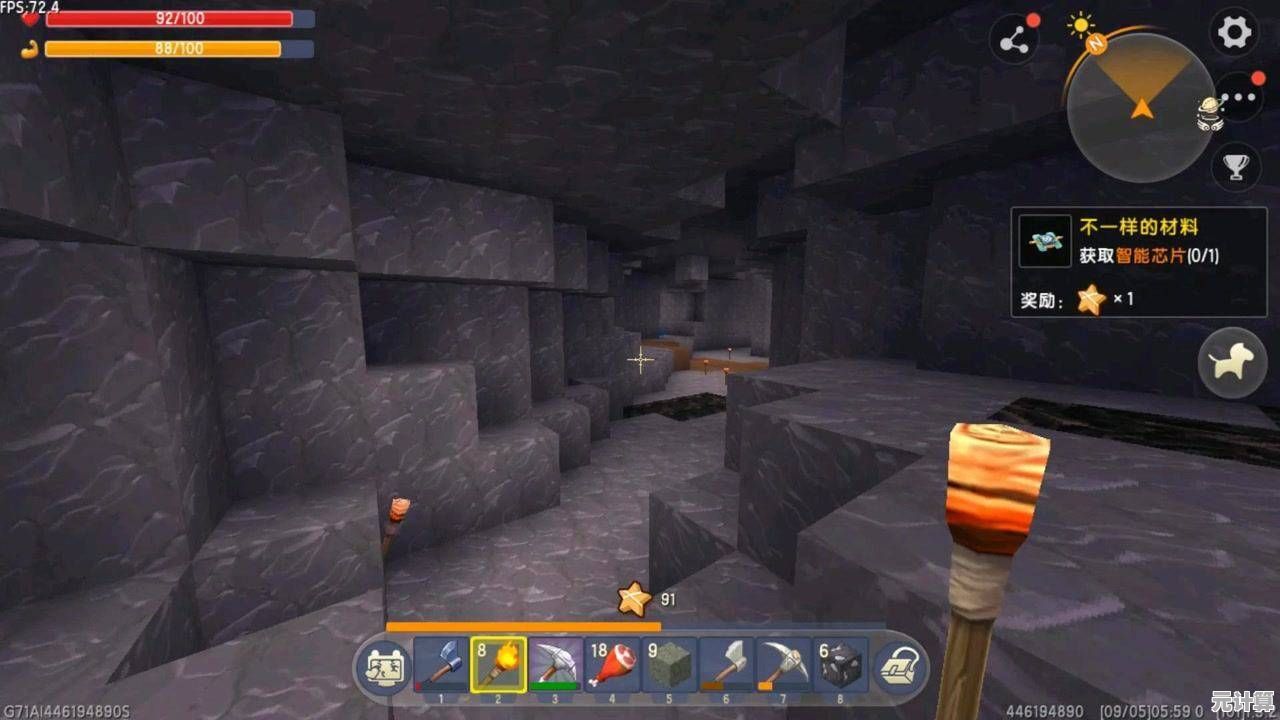This screenshot has width=1280, height=720.
Task: Tap the share icon button
Action: pyautogui.click(x=1015, y=41)
